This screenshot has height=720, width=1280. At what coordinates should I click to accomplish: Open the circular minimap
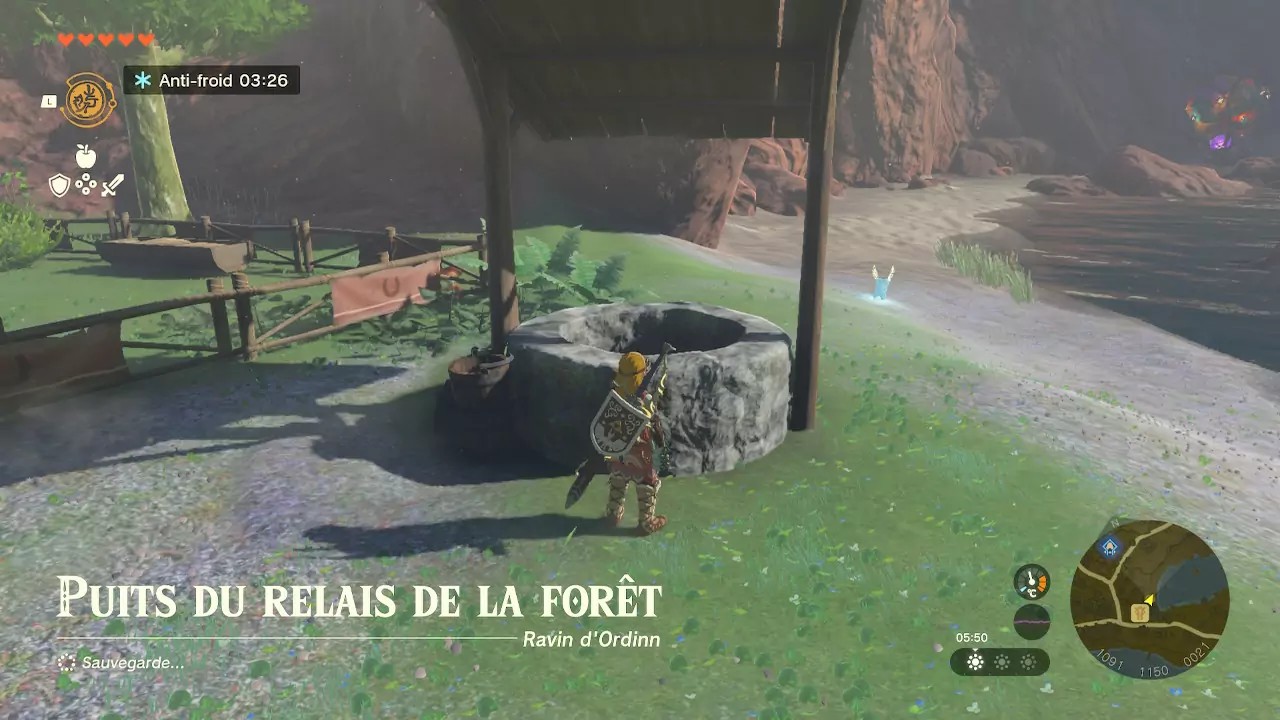tap(1149, 599)
